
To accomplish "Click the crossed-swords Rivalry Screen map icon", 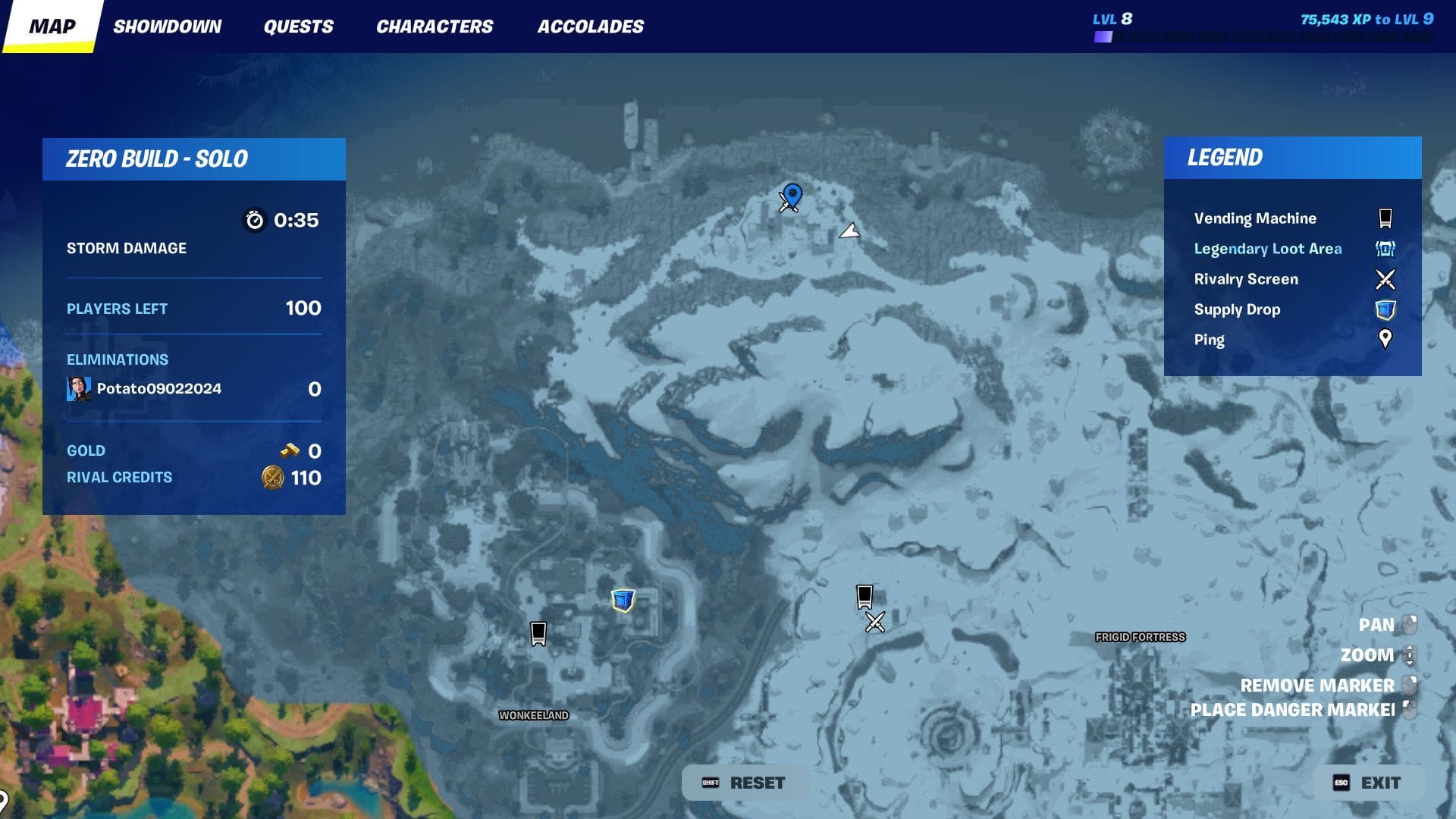I will tap(874, 623).
